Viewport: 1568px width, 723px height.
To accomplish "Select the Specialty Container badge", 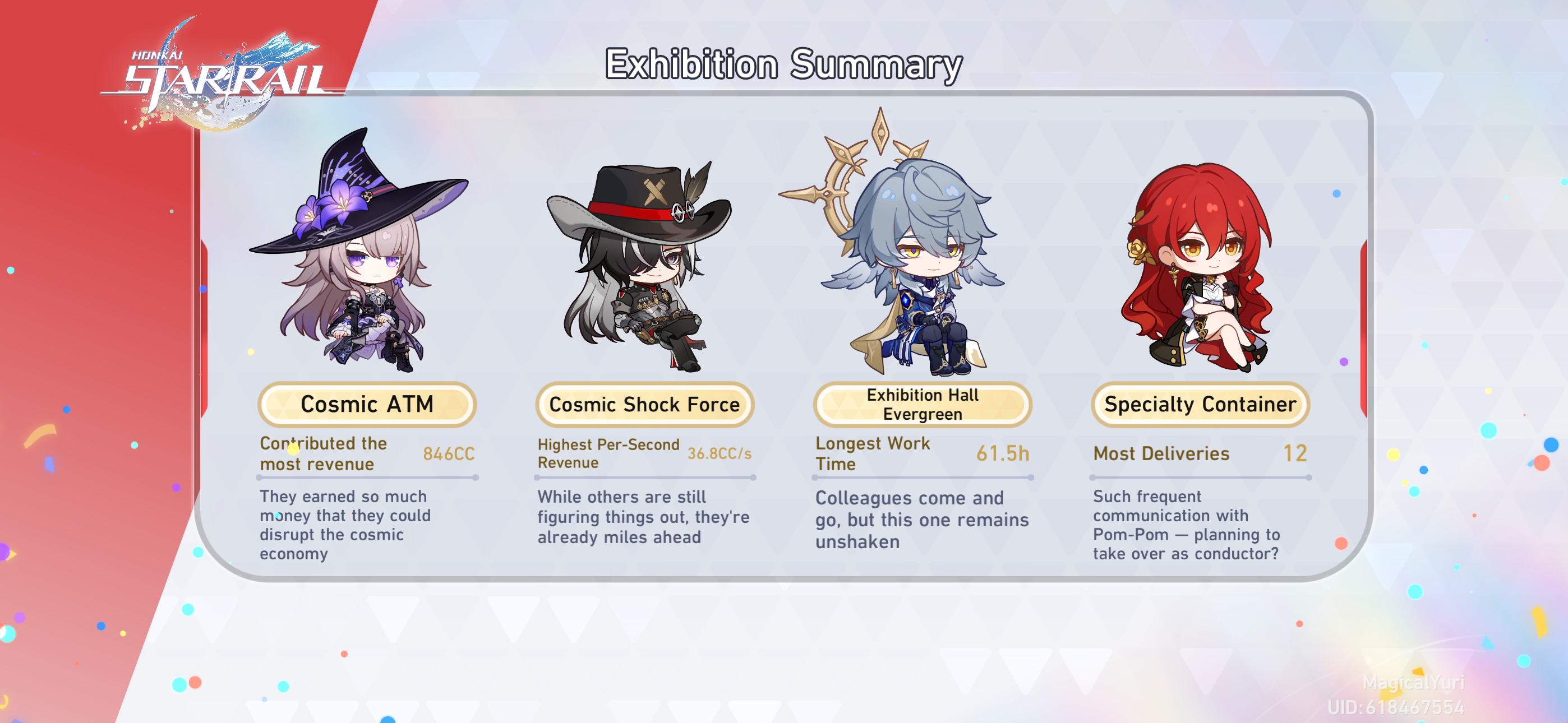I will (1200, 404).
